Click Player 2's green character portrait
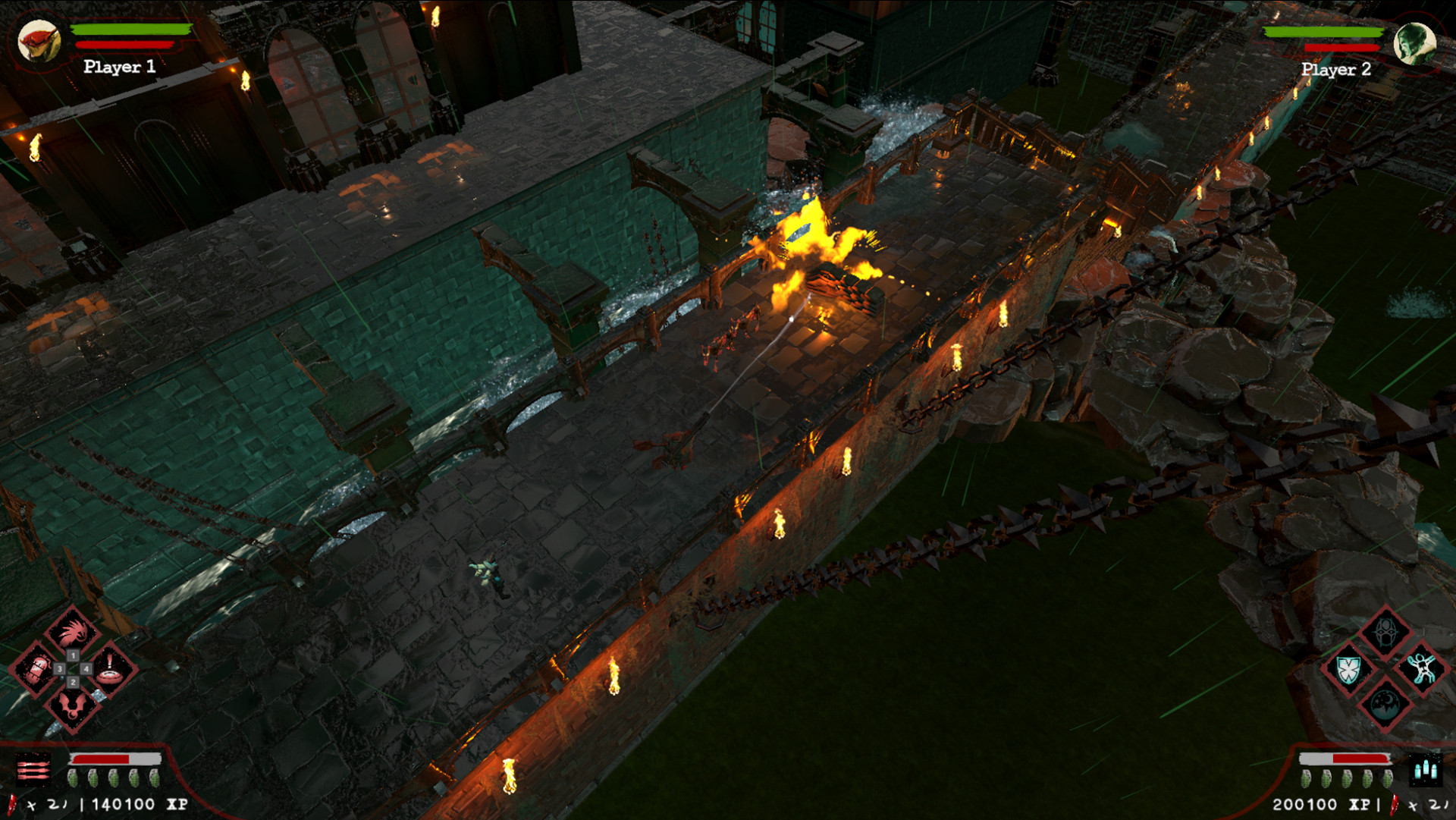Screen dimensions: 1456x820 coord(1414,43)
